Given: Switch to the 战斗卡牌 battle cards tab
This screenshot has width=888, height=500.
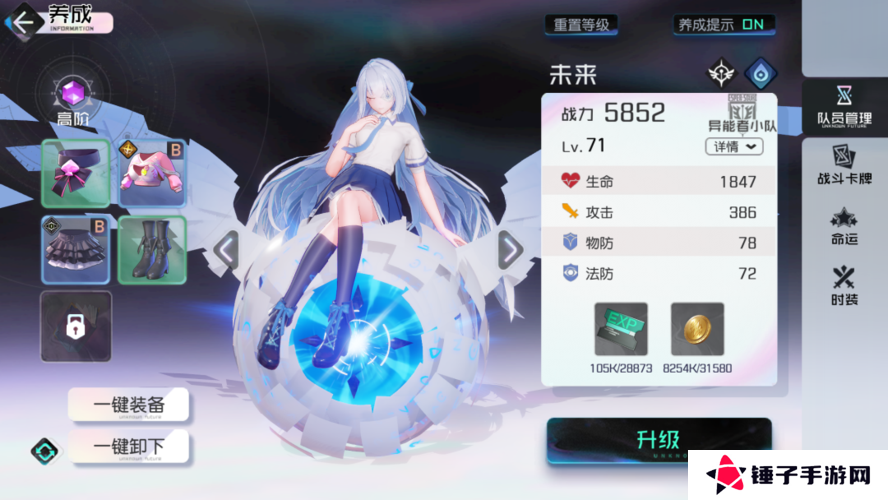Looking at the screenshot, I should point(844,167).
